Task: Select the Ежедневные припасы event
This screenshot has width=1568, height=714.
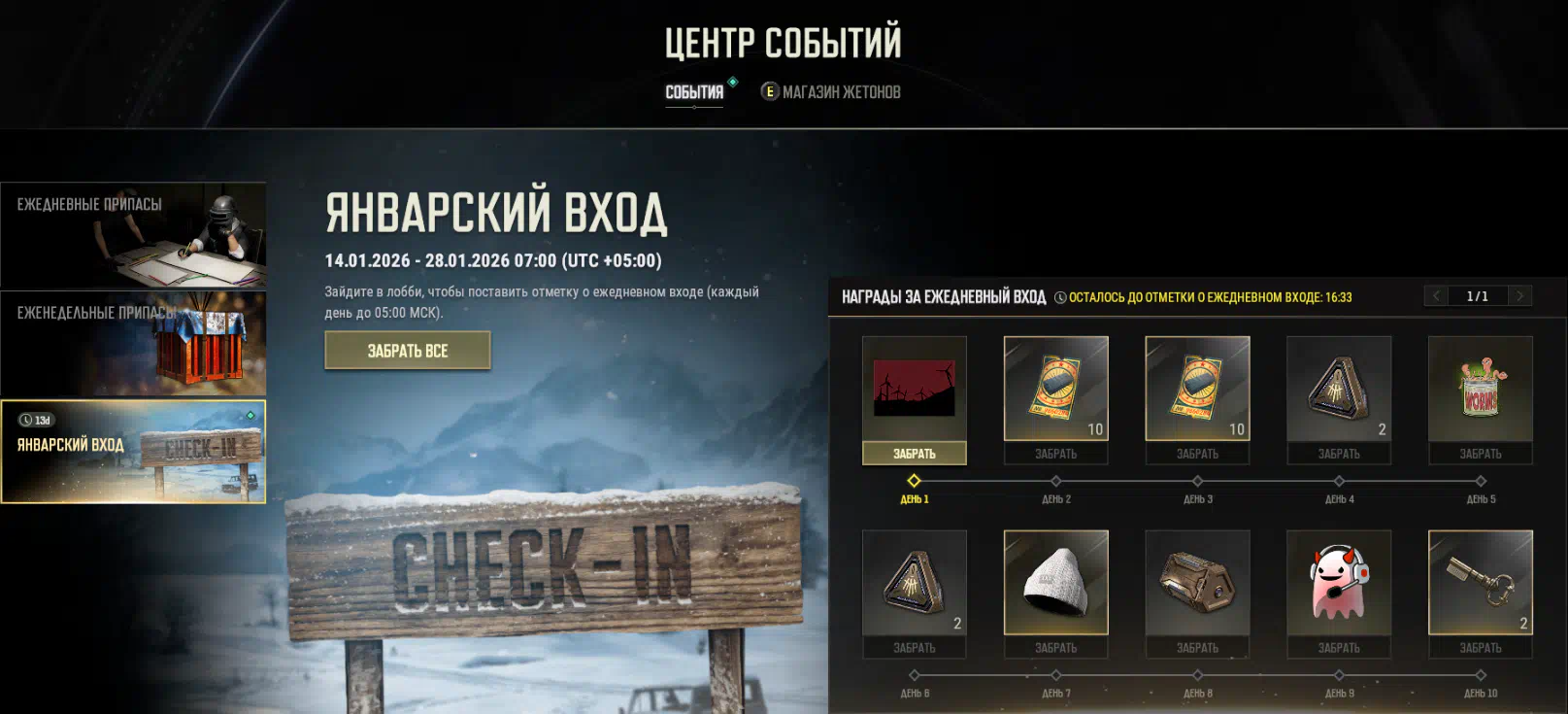Action: coord(133,235)
